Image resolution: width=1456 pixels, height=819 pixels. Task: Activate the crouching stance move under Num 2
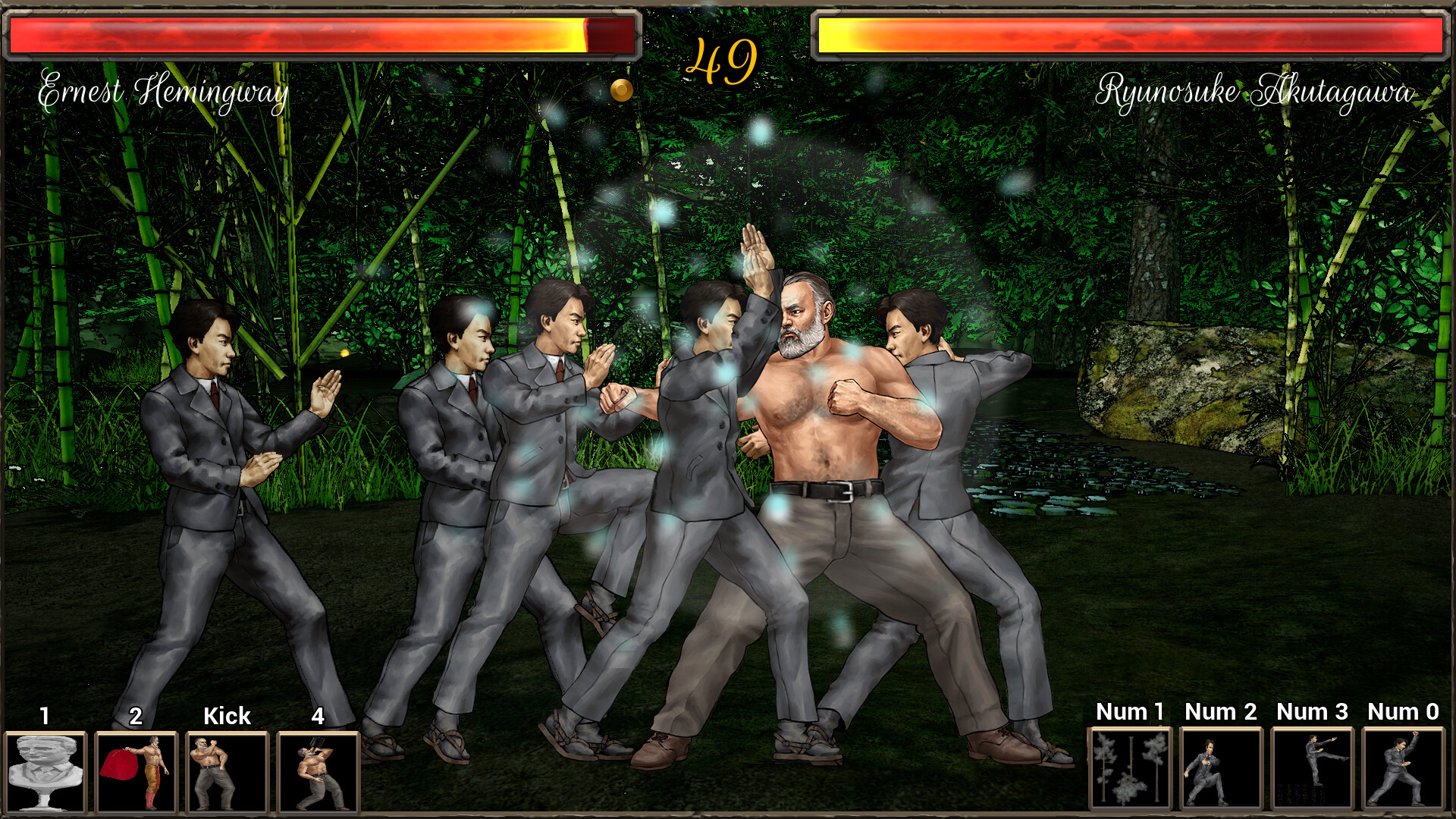1222,768
